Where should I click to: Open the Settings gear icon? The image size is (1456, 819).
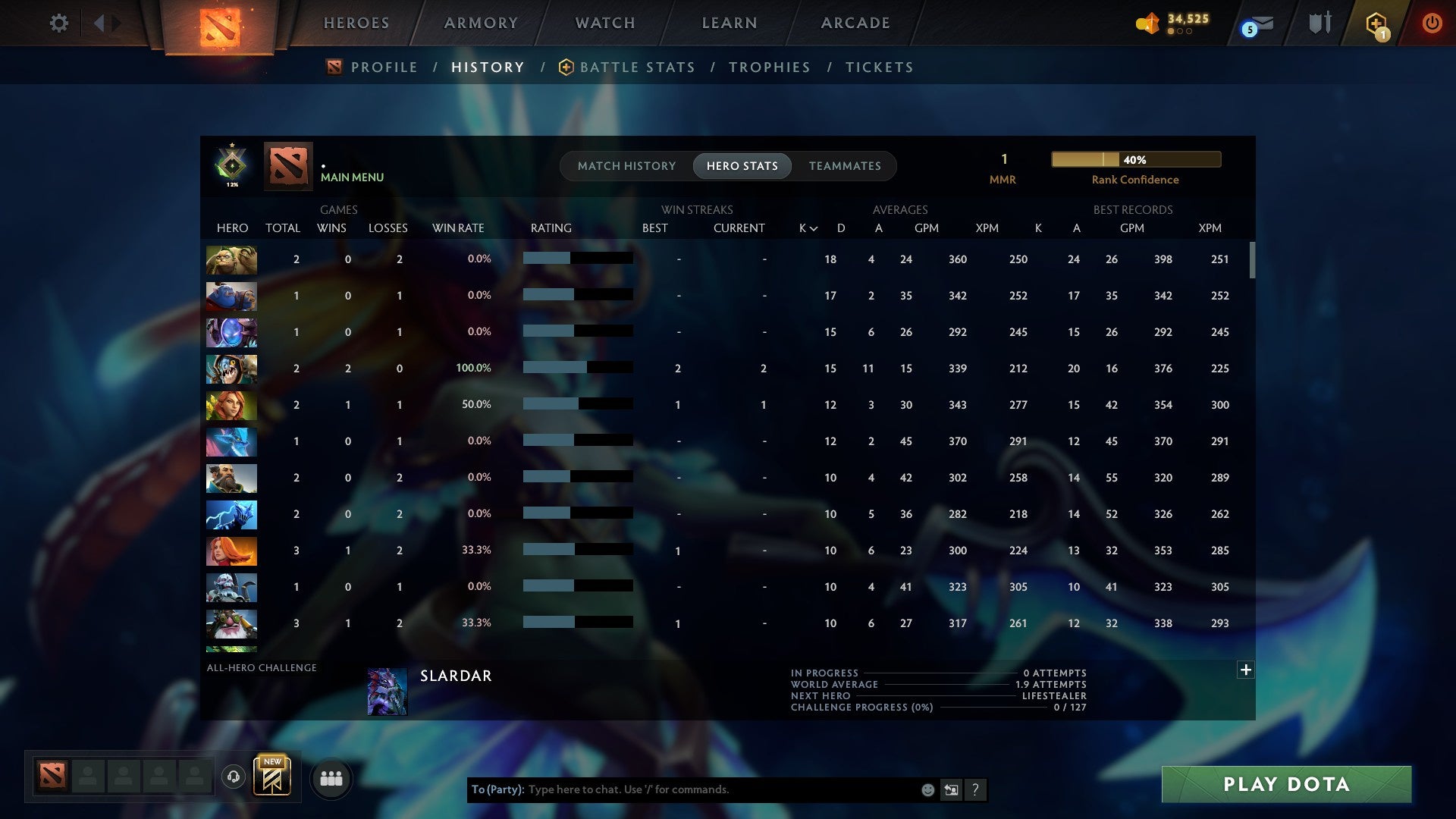59,23
